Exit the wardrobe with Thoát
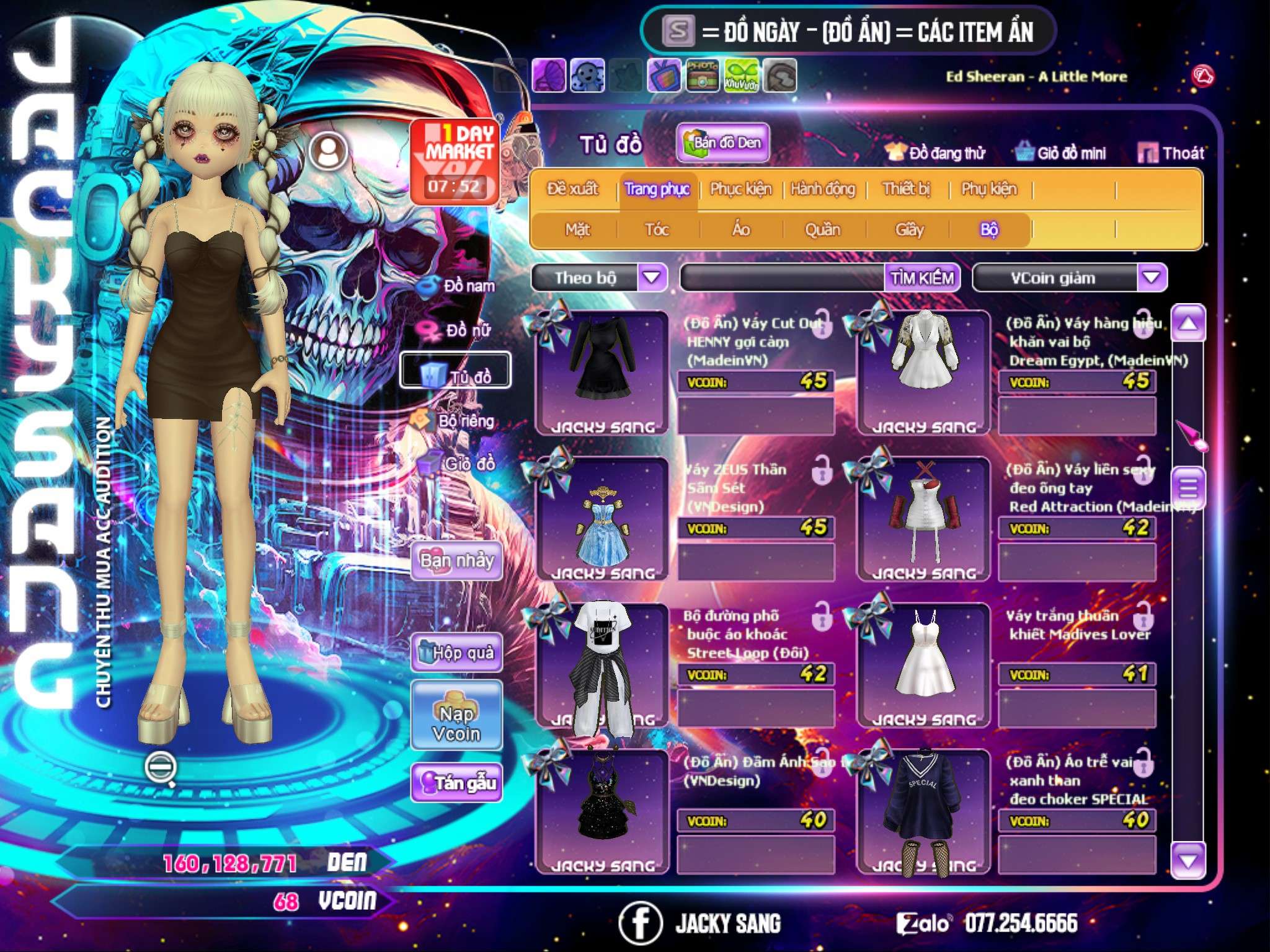 [x=1171, y=153]
